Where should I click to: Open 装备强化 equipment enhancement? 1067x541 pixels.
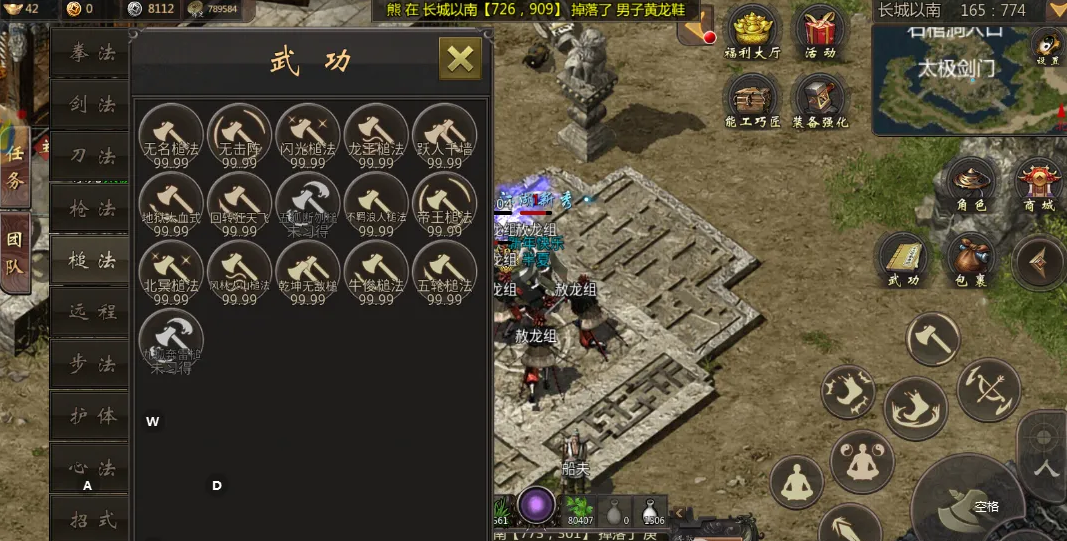(x=821, y=100)
